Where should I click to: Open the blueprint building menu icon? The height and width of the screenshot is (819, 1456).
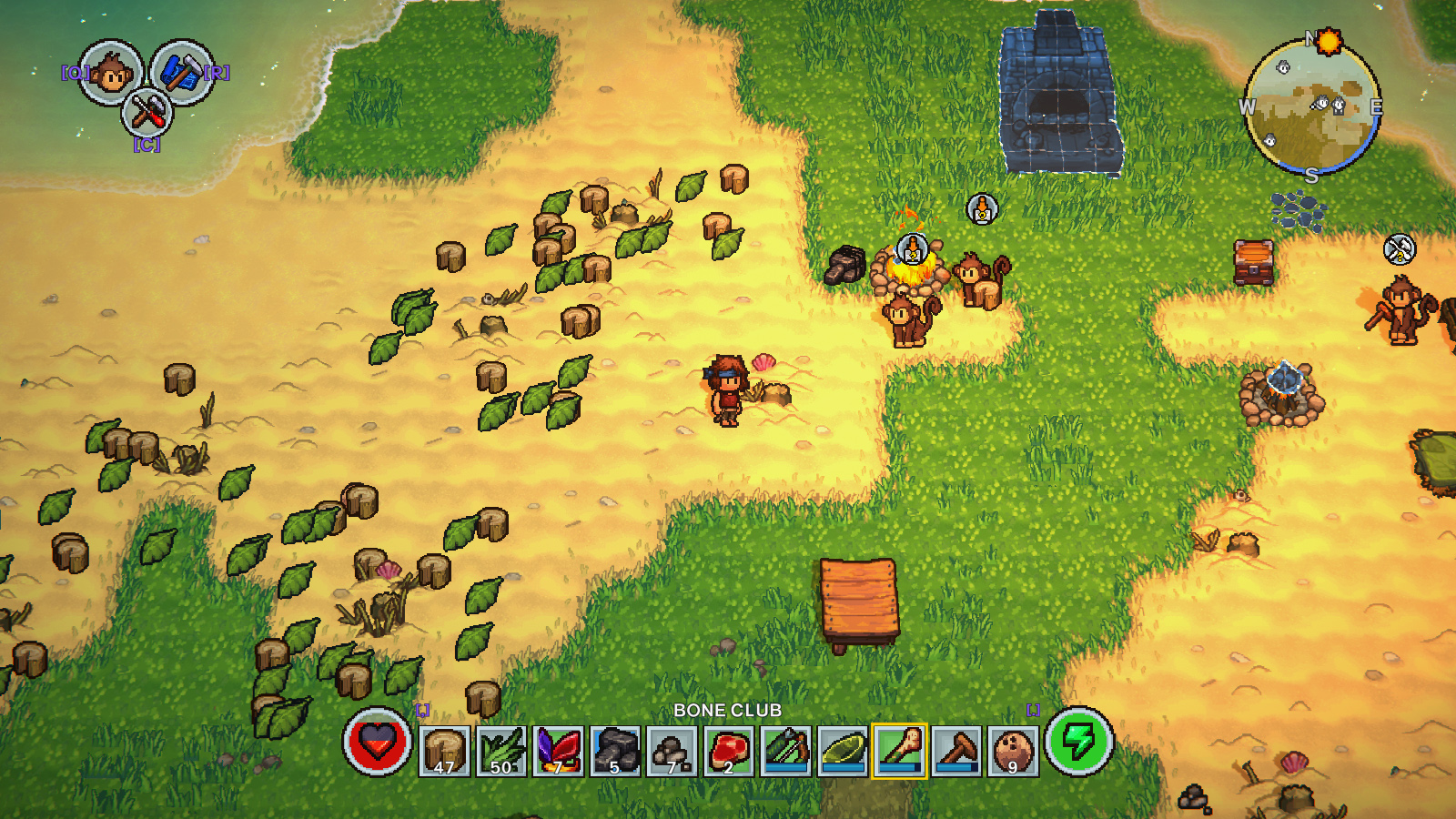[182, 73]
